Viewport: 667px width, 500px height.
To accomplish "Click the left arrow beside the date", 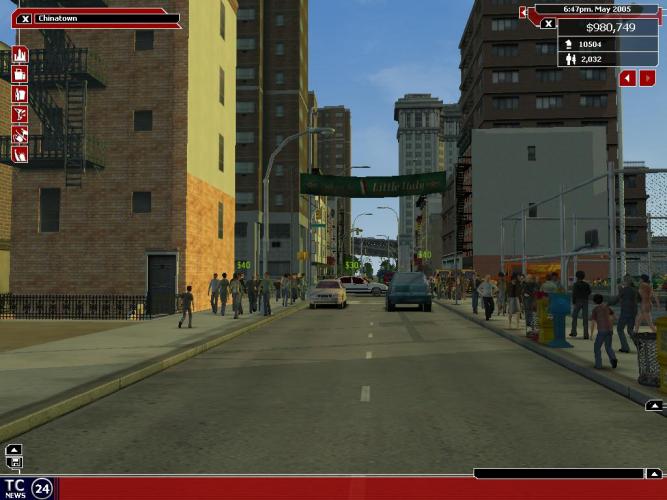I will 523,12.
